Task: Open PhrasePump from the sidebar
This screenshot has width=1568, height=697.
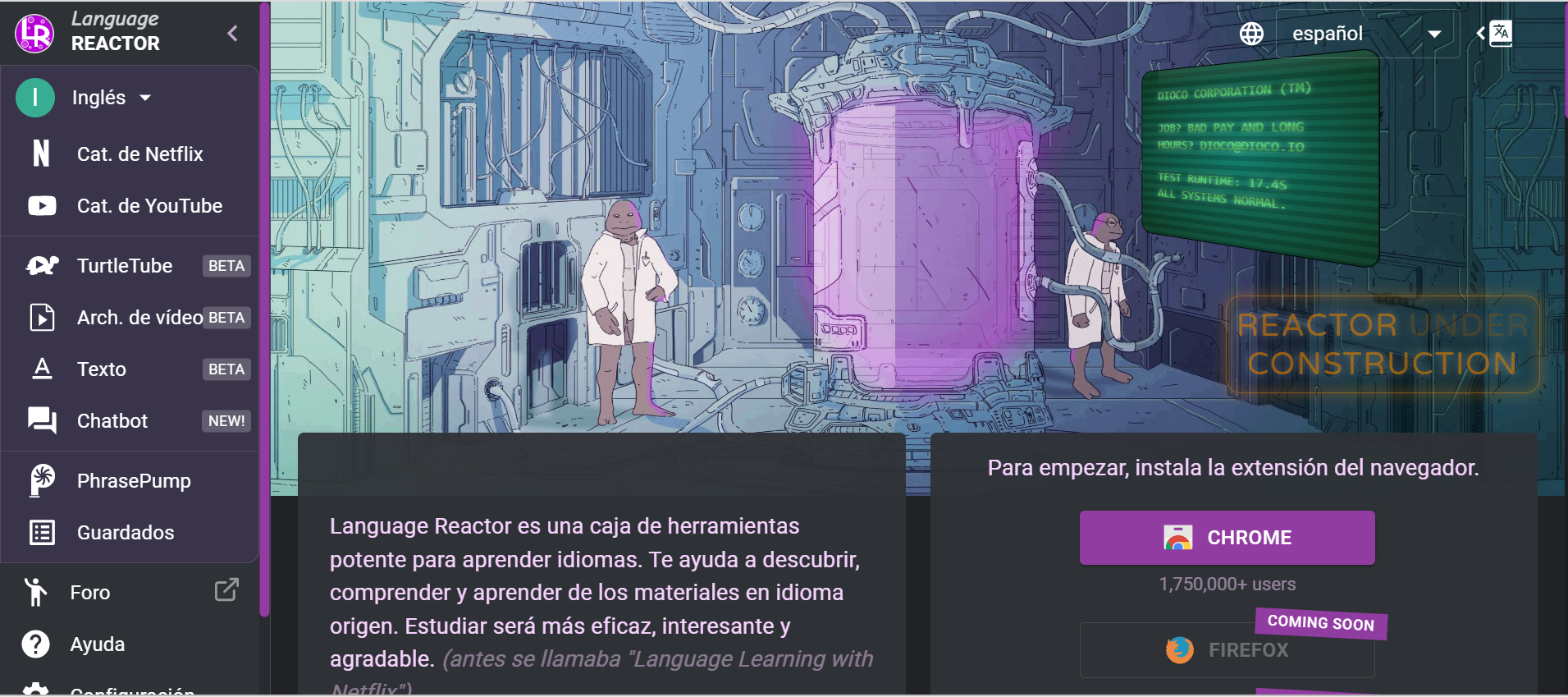Action: (133, 480)
